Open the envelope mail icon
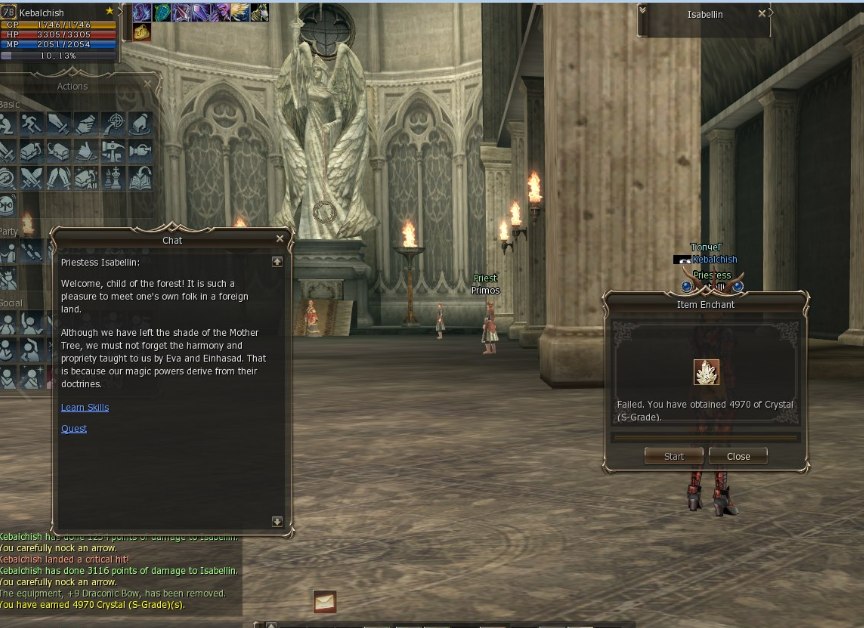Viewport: 864px width, 628px height. point(324,601)
